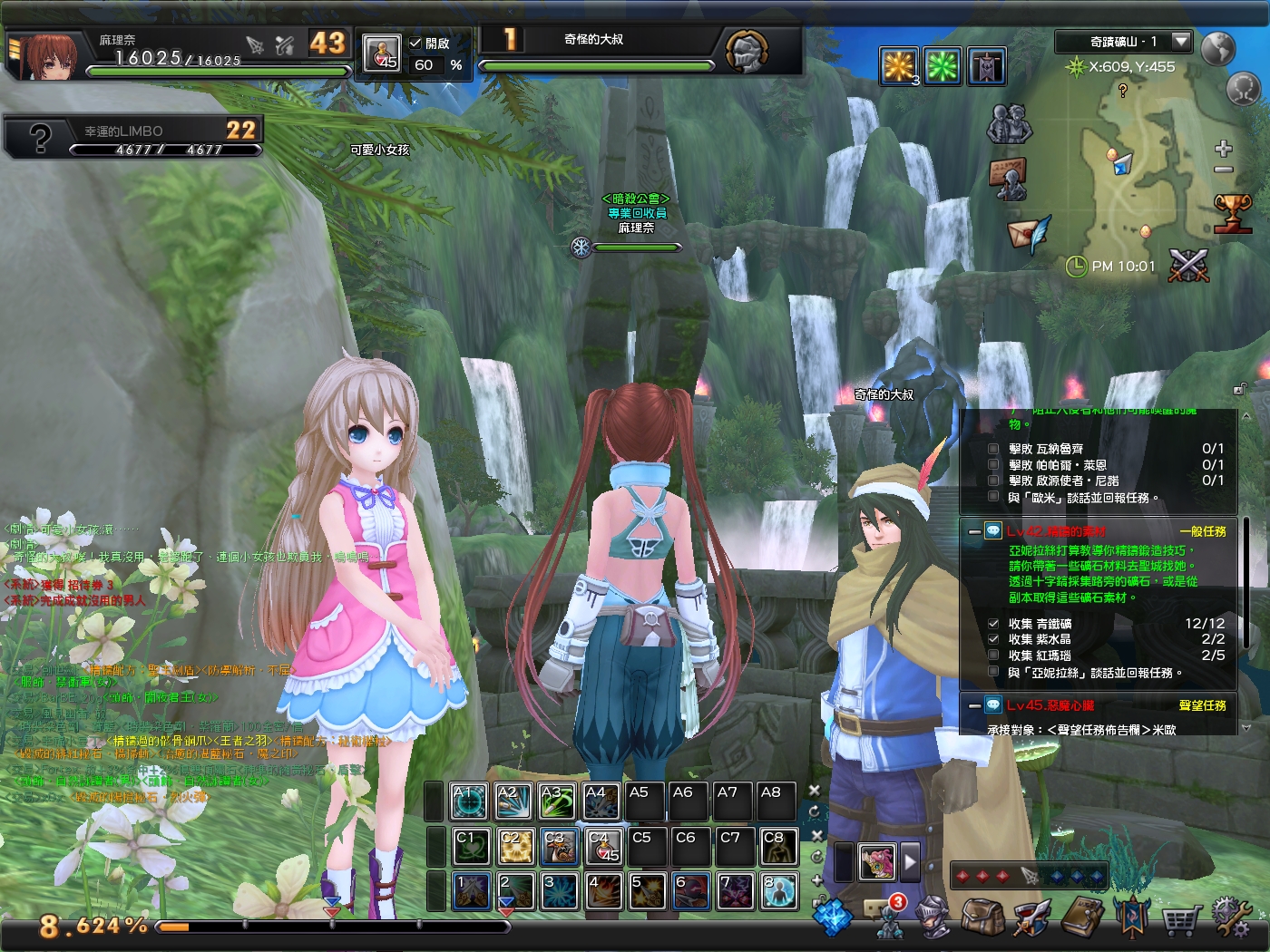Click the item thumbnail beside the play arrow

[x=877, y=862]
